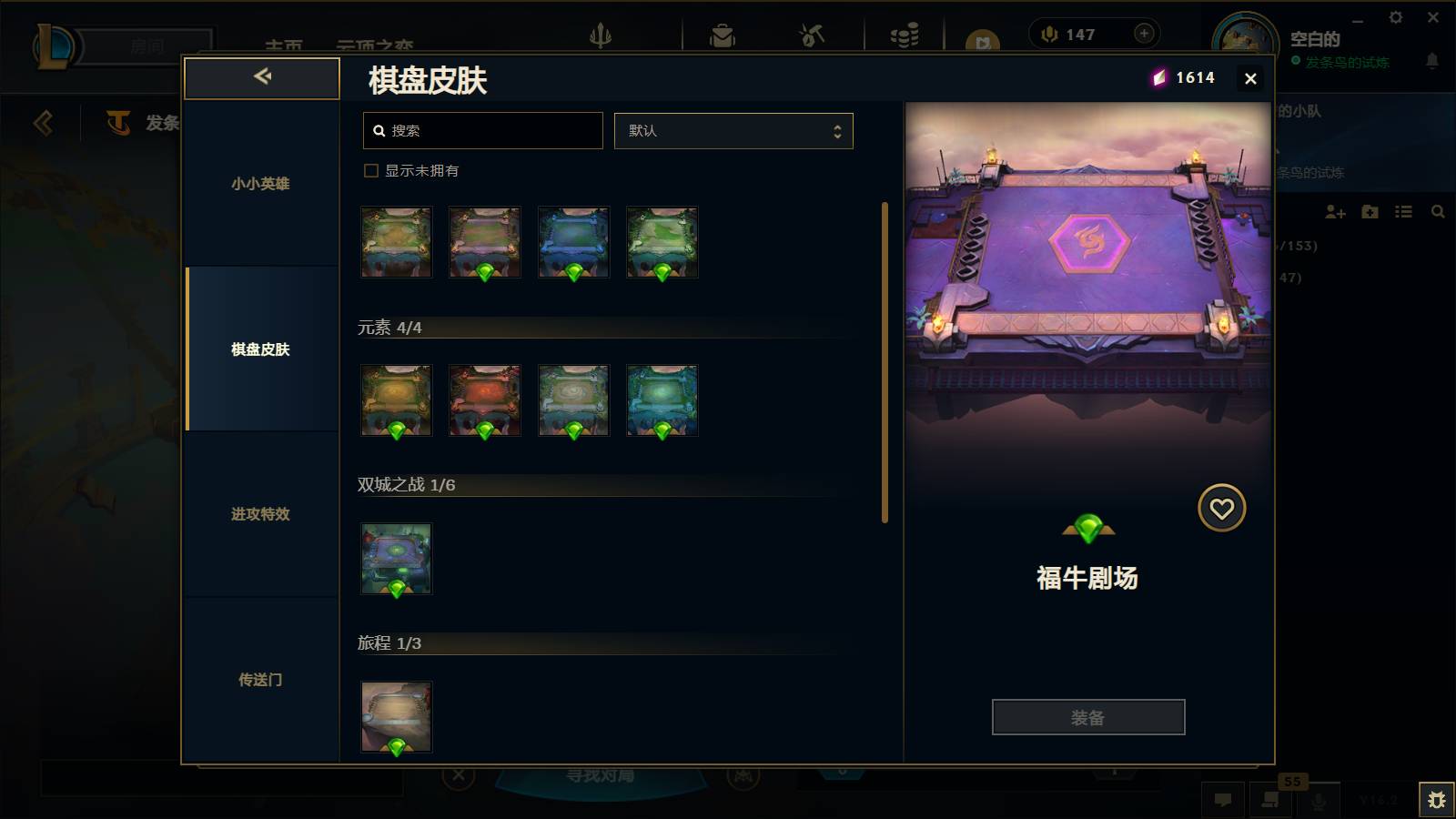This screenshot has width=1456, height=819.
Task: Open the 默认 sort dropdown
Action: pos(733,130)
